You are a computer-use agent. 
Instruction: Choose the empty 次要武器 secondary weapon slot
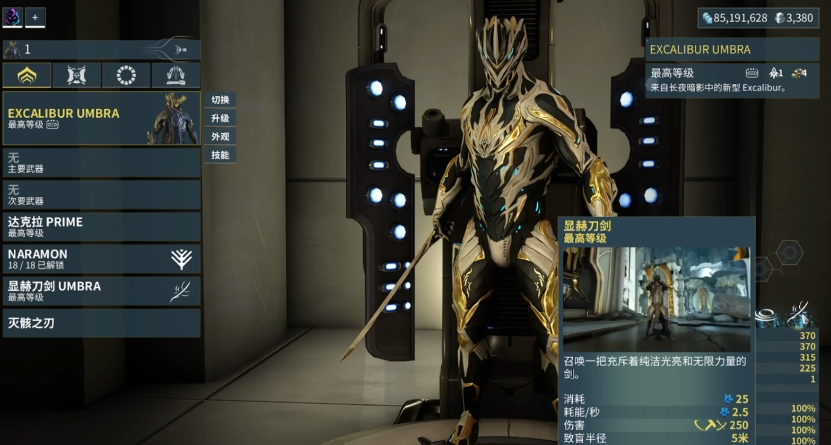point(101,194)
